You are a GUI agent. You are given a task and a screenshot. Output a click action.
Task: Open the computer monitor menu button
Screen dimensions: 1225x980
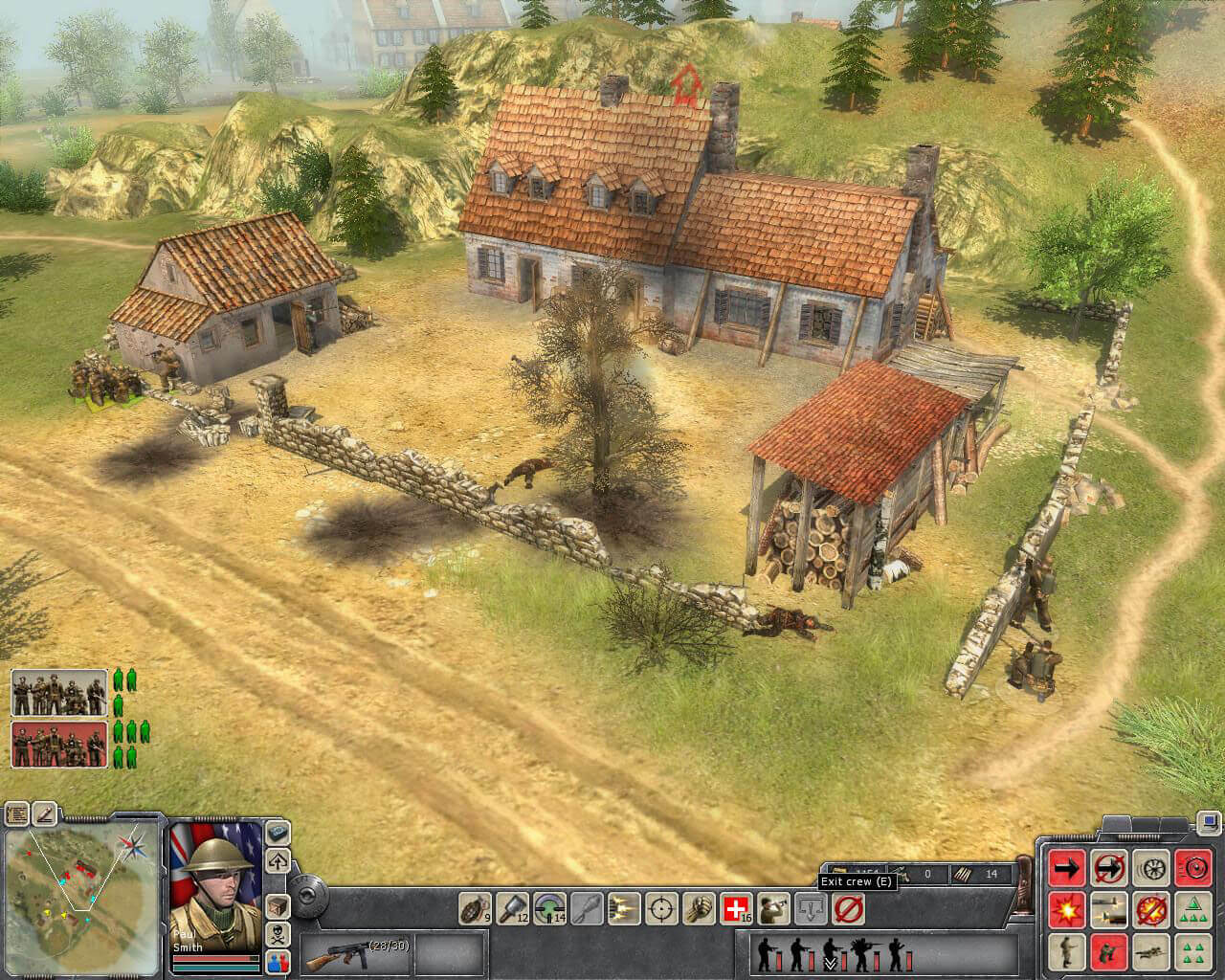(1210, 821)
